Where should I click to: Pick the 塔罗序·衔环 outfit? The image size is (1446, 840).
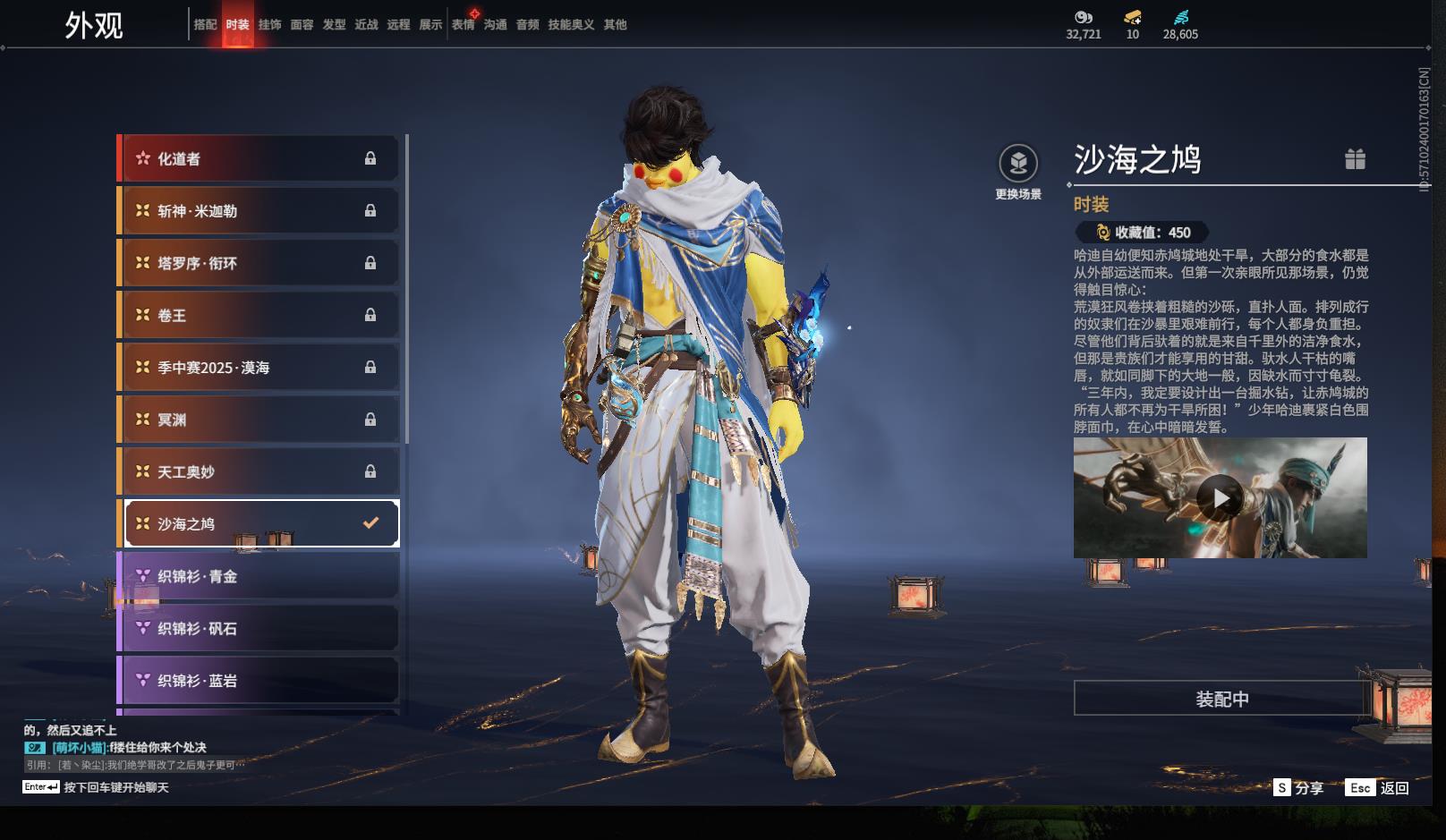pyautogui.click(x=259, y=263)
